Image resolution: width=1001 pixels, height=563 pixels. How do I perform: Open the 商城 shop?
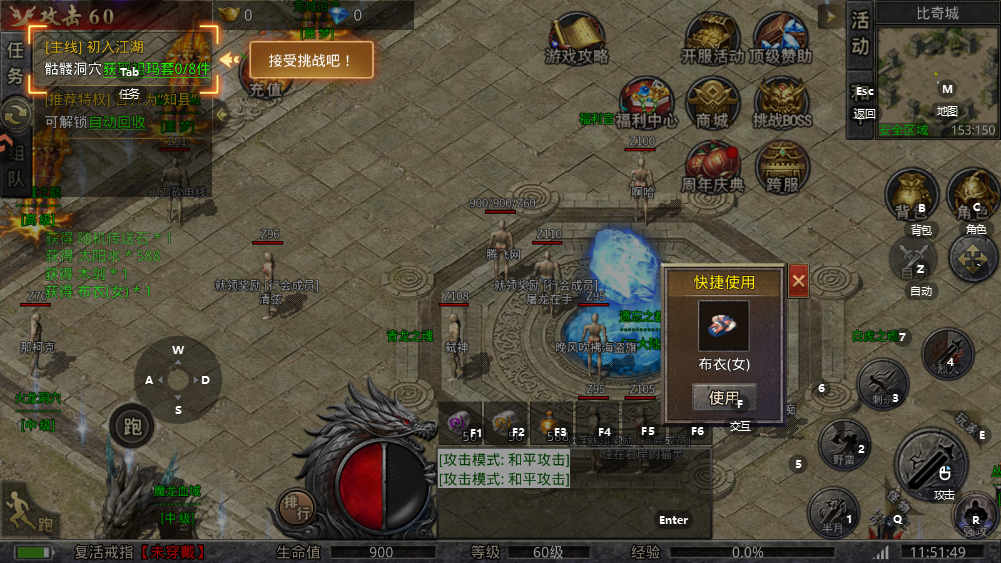point(712,103)
